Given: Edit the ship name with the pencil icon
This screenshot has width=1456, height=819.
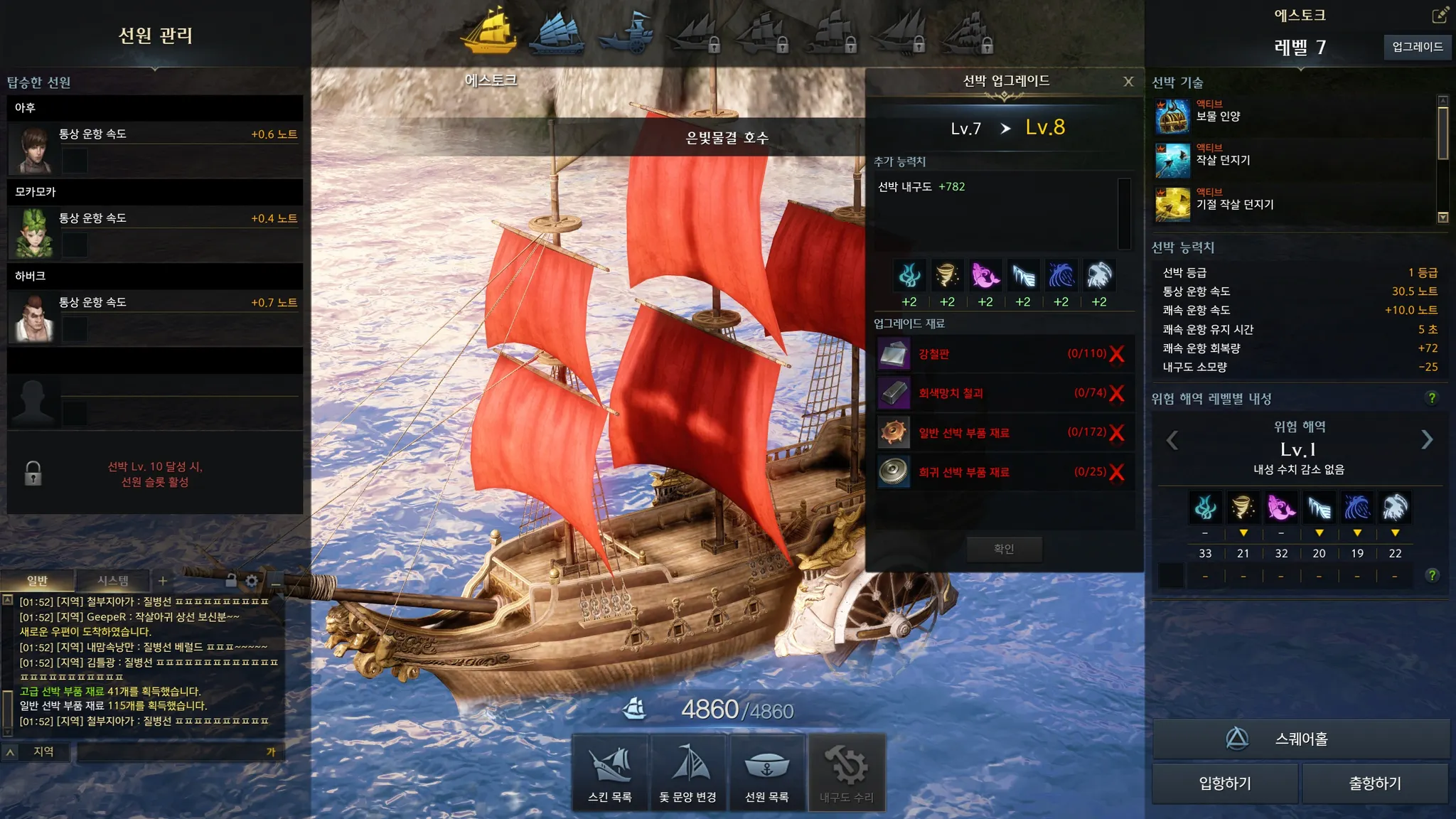Looking at the screenshot, I should tap(1440, 15).
